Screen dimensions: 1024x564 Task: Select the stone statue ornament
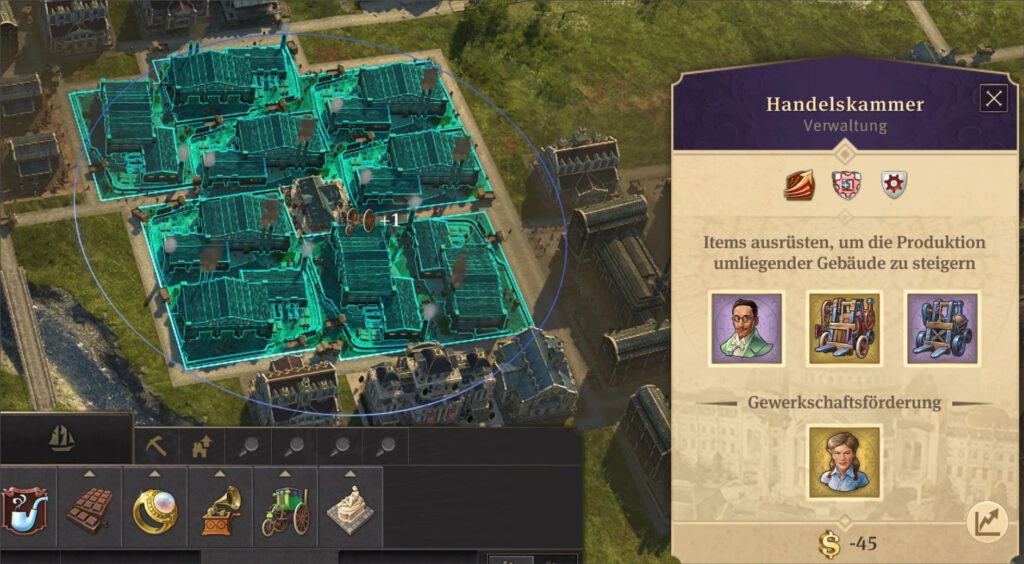point(350,510)
